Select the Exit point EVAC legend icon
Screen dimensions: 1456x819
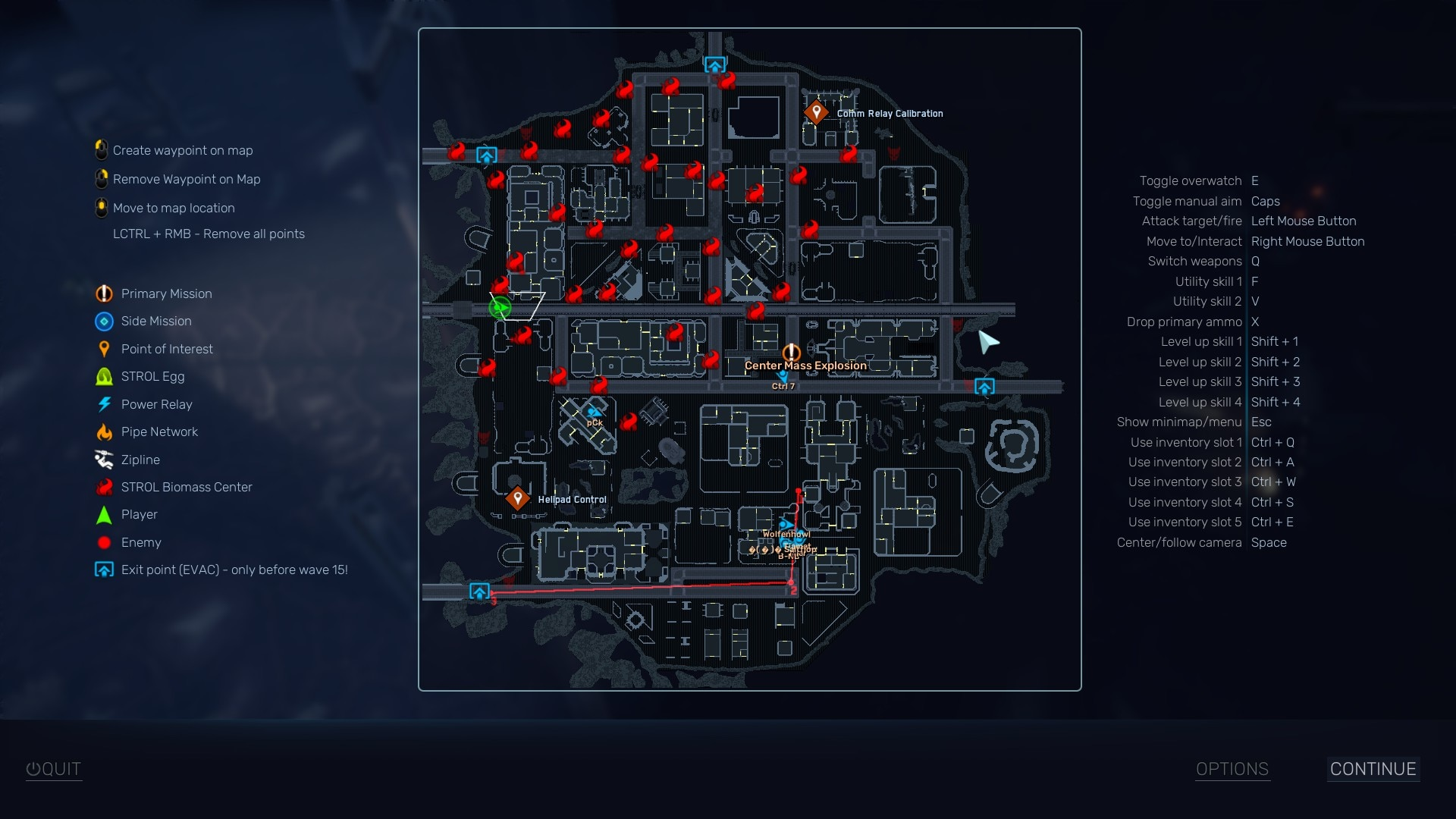(x=103, y=570)
